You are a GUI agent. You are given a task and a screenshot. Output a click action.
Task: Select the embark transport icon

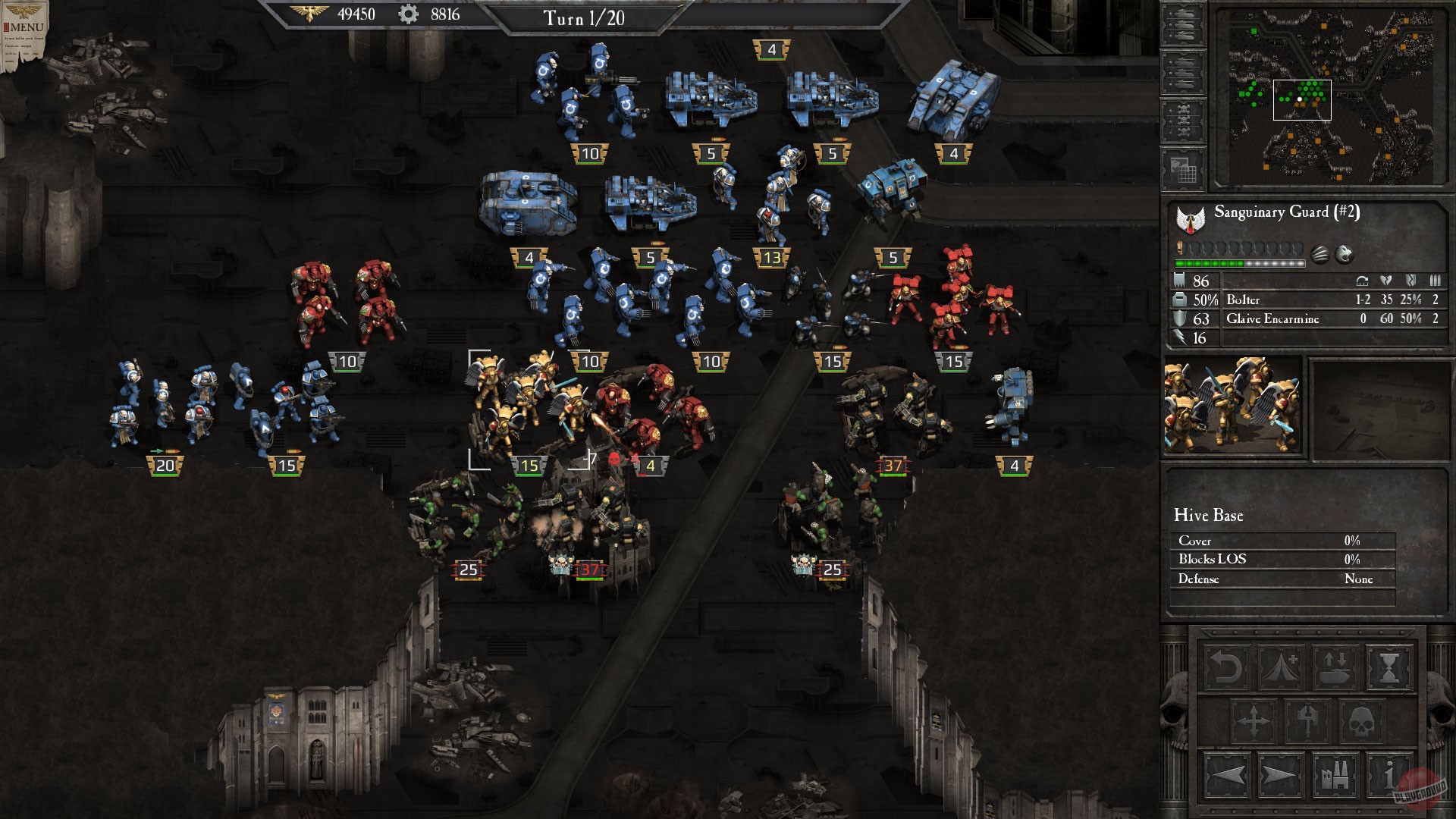1335,667
